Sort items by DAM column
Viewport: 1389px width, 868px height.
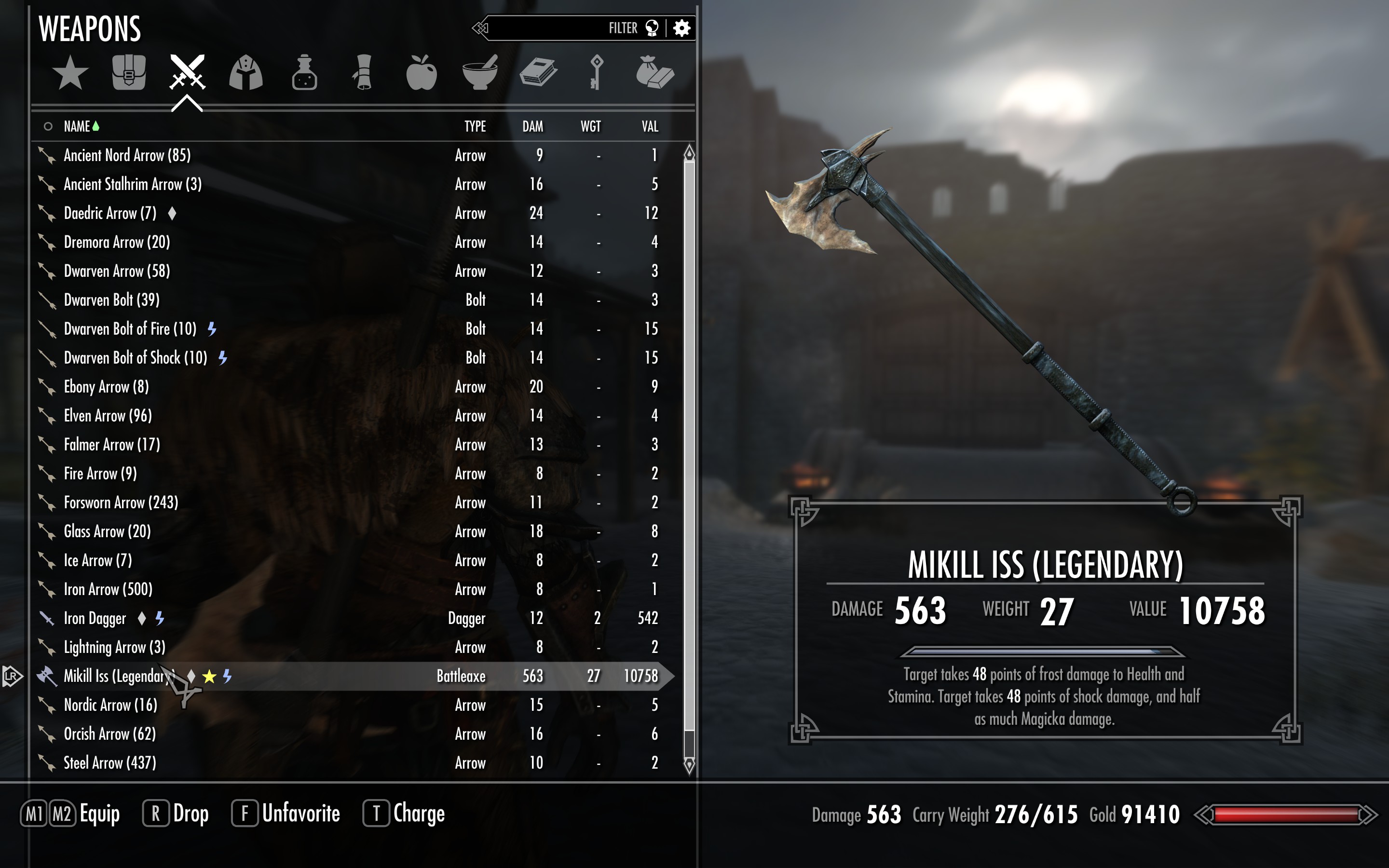click(x=532, y=126)
